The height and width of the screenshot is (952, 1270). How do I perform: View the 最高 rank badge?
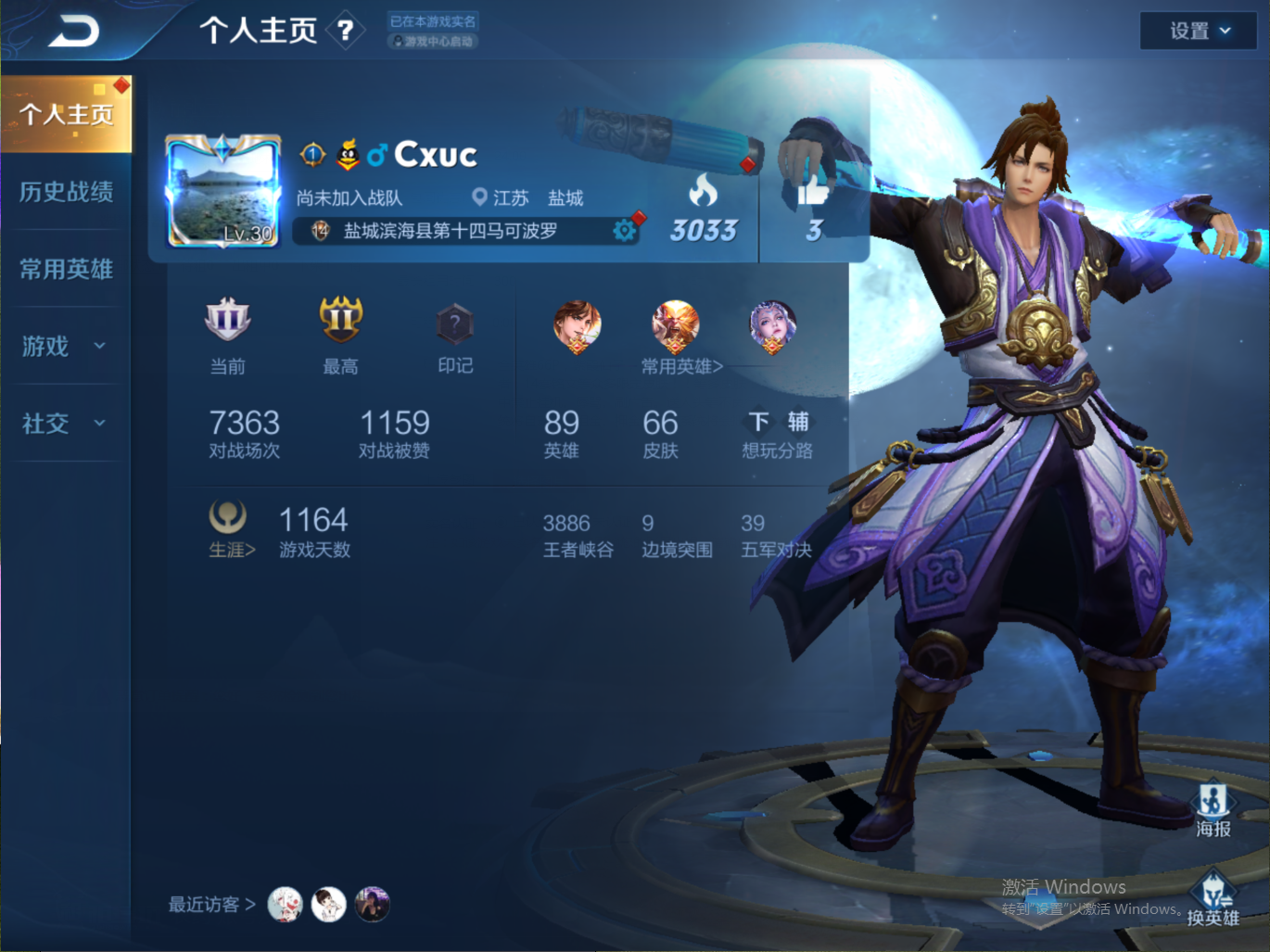(340, 322)
